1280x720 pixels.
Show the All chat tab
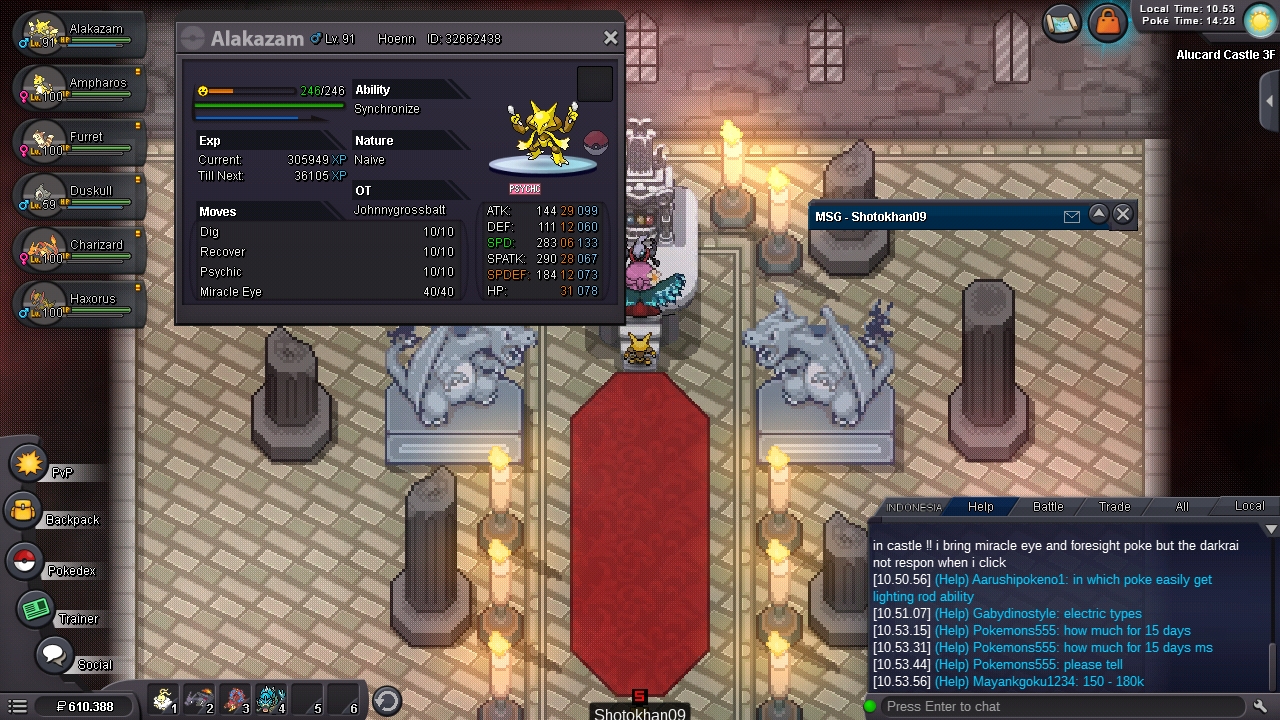point(1182,507)
